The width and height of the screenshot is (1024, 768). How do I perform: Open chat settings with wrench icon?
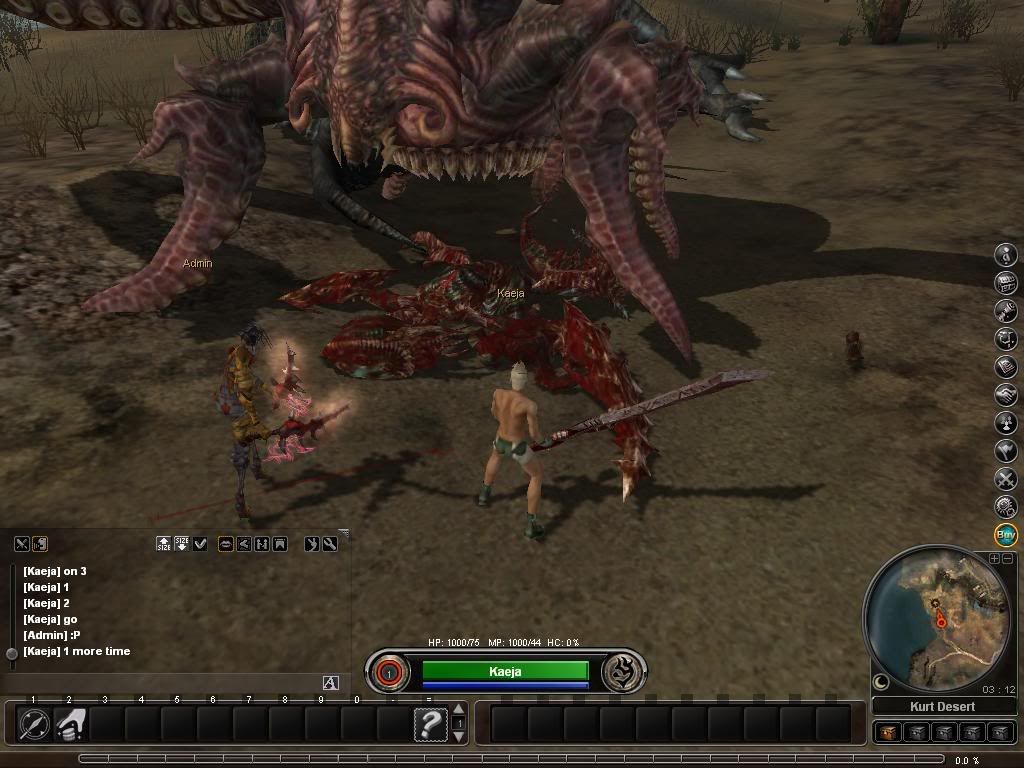[329, 543]
